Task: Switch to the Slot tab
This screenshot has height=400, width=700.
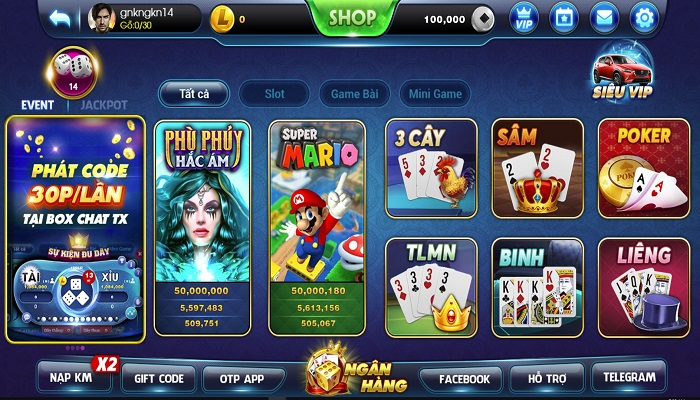Action: pos(274,94)
